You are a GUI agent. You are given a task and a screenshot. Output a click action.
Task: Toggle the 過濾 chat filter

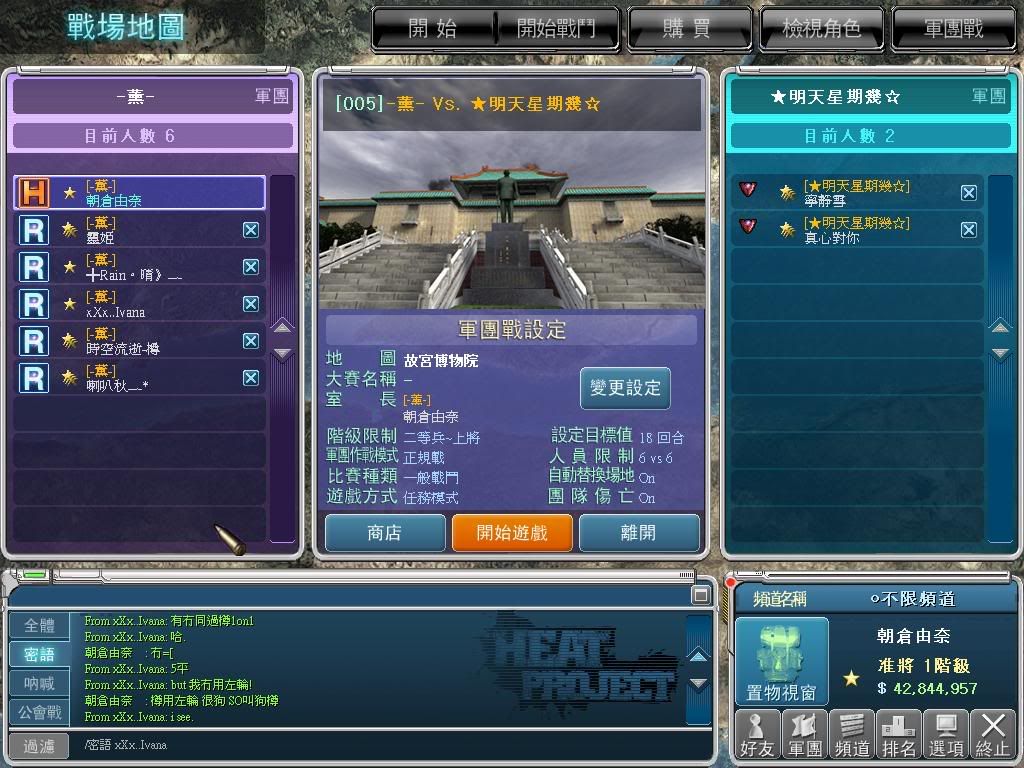[40, 746]
